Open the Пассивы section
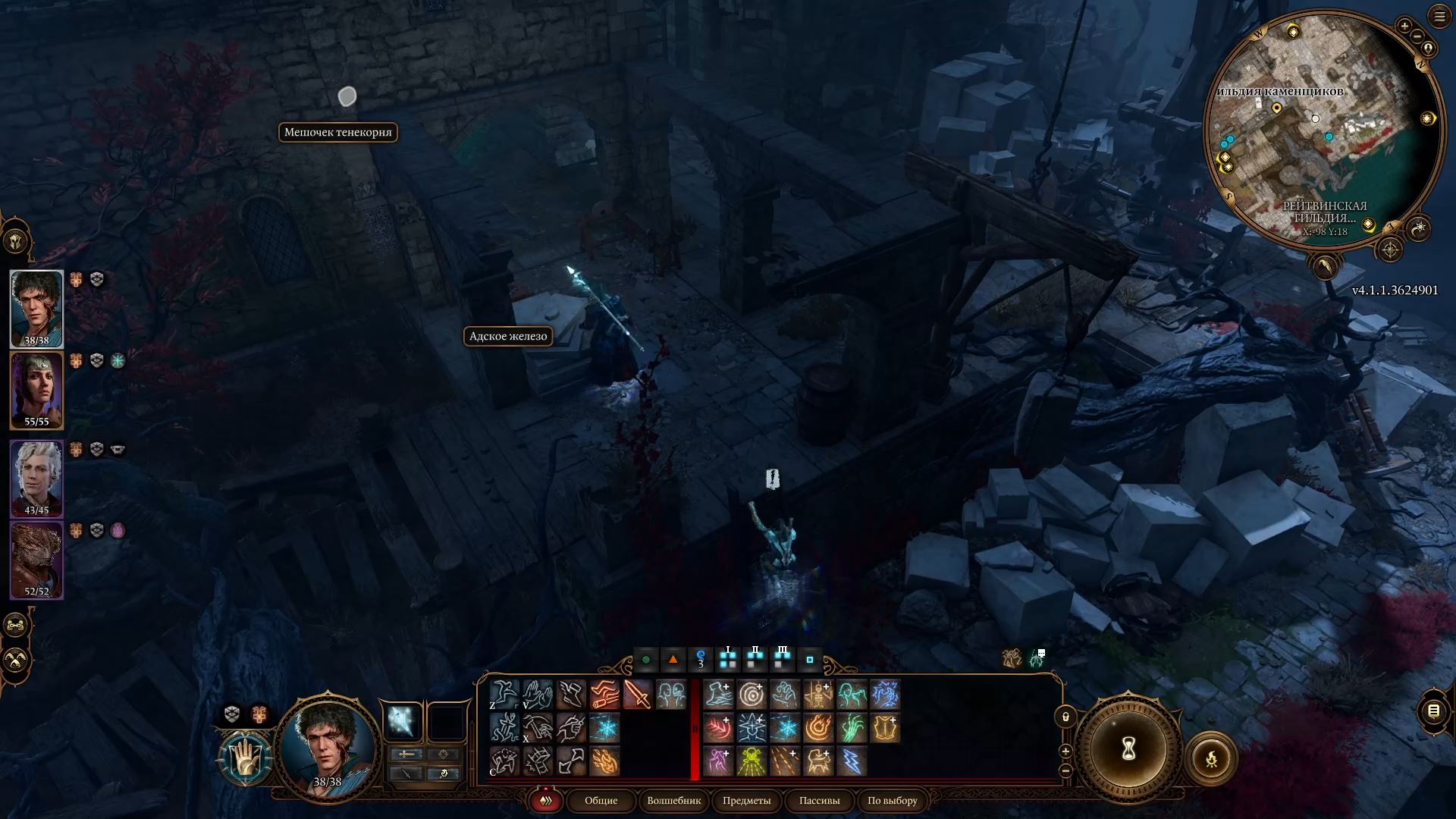The height and width of the screenshot is (819, 1456). tap(819, 801)
